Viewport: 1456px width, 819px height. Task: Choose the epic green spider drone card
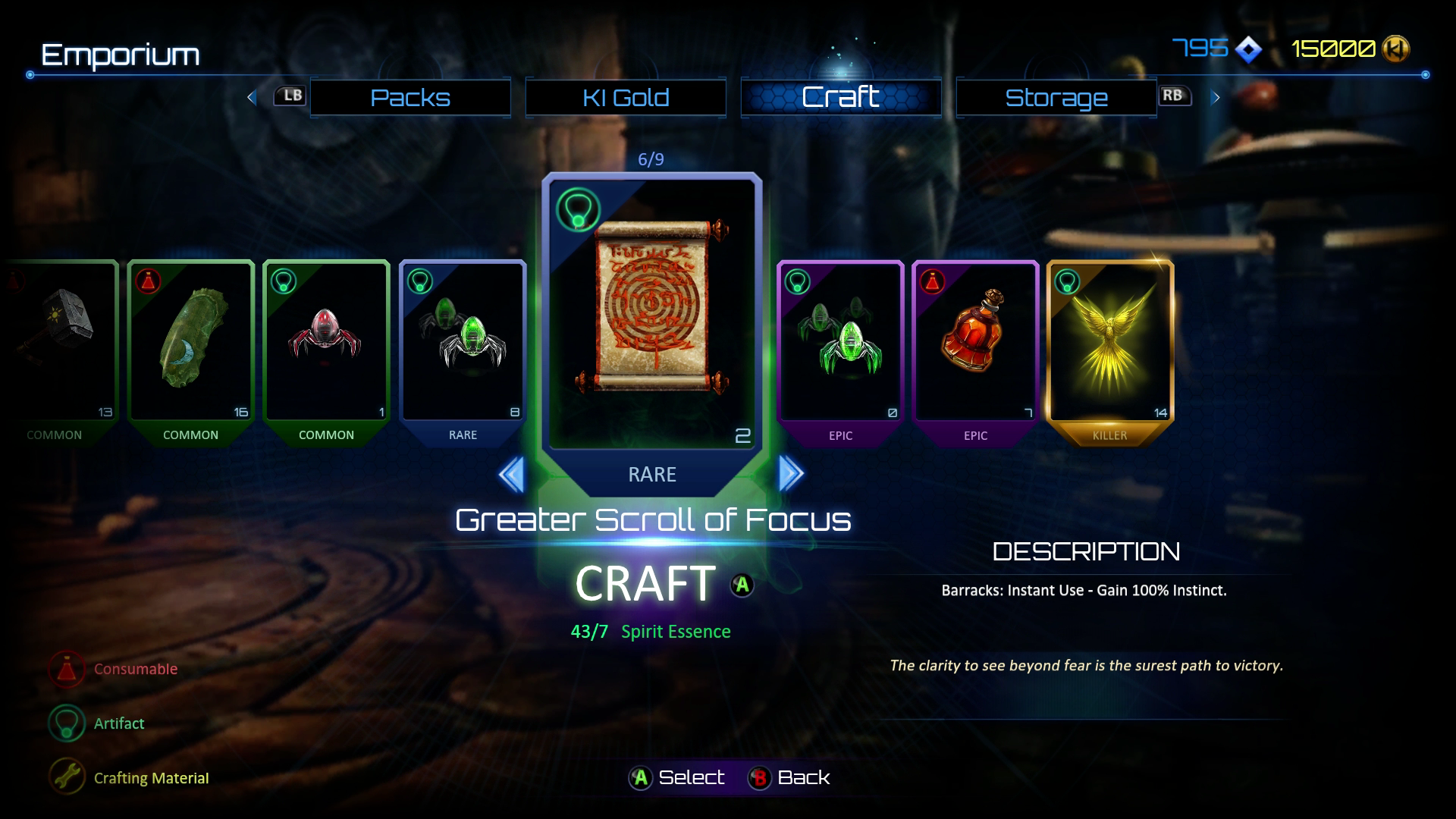[840, 341]
